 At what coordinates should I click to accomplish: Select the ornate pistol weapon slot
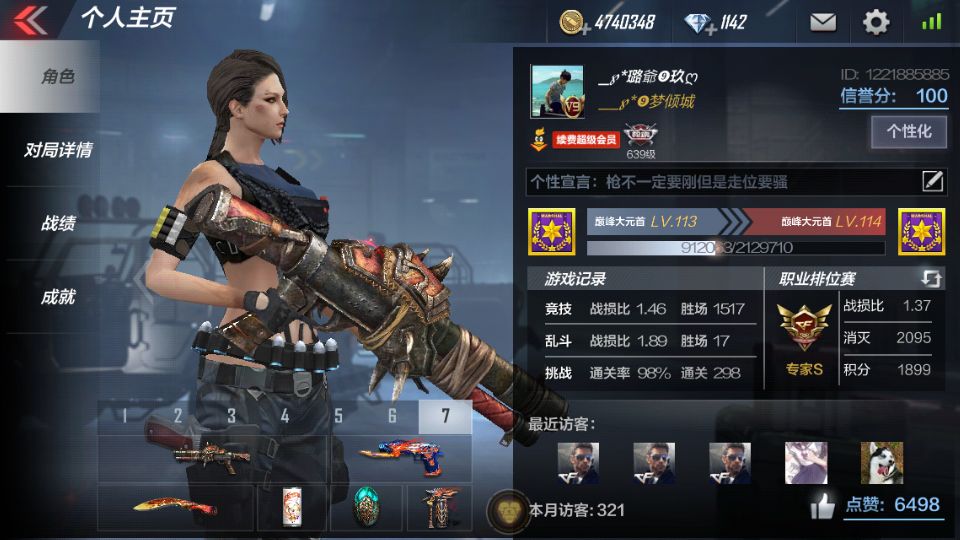tap(400, 459)
